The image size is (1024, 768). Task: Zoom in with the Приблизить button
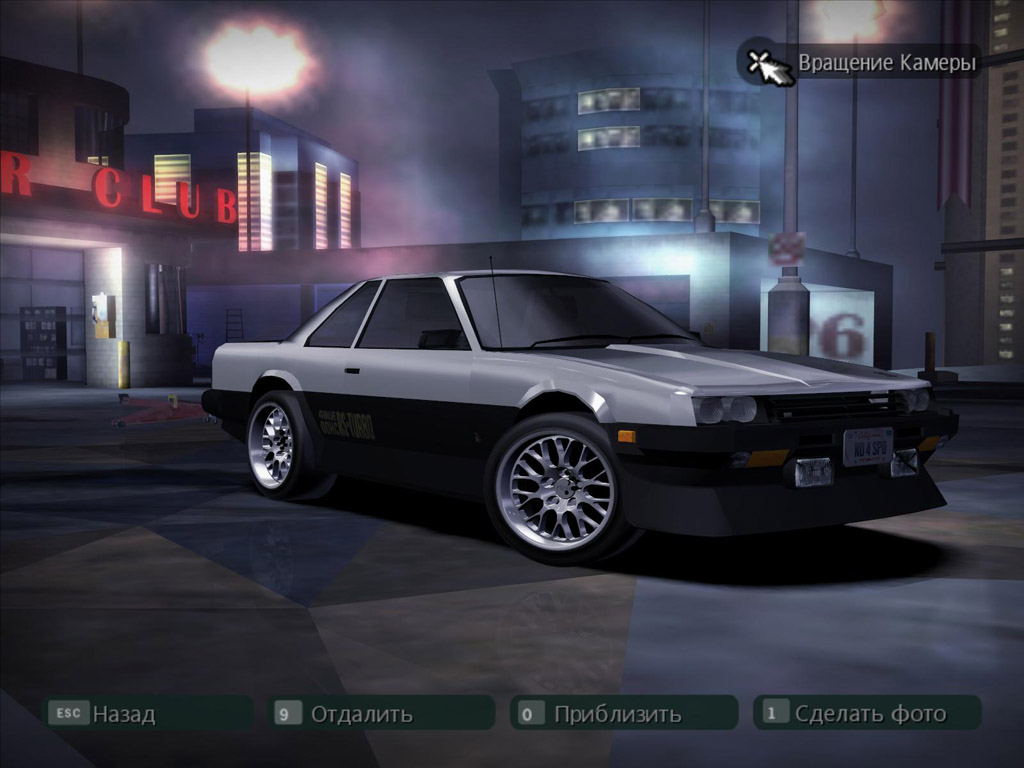point(623,713)
